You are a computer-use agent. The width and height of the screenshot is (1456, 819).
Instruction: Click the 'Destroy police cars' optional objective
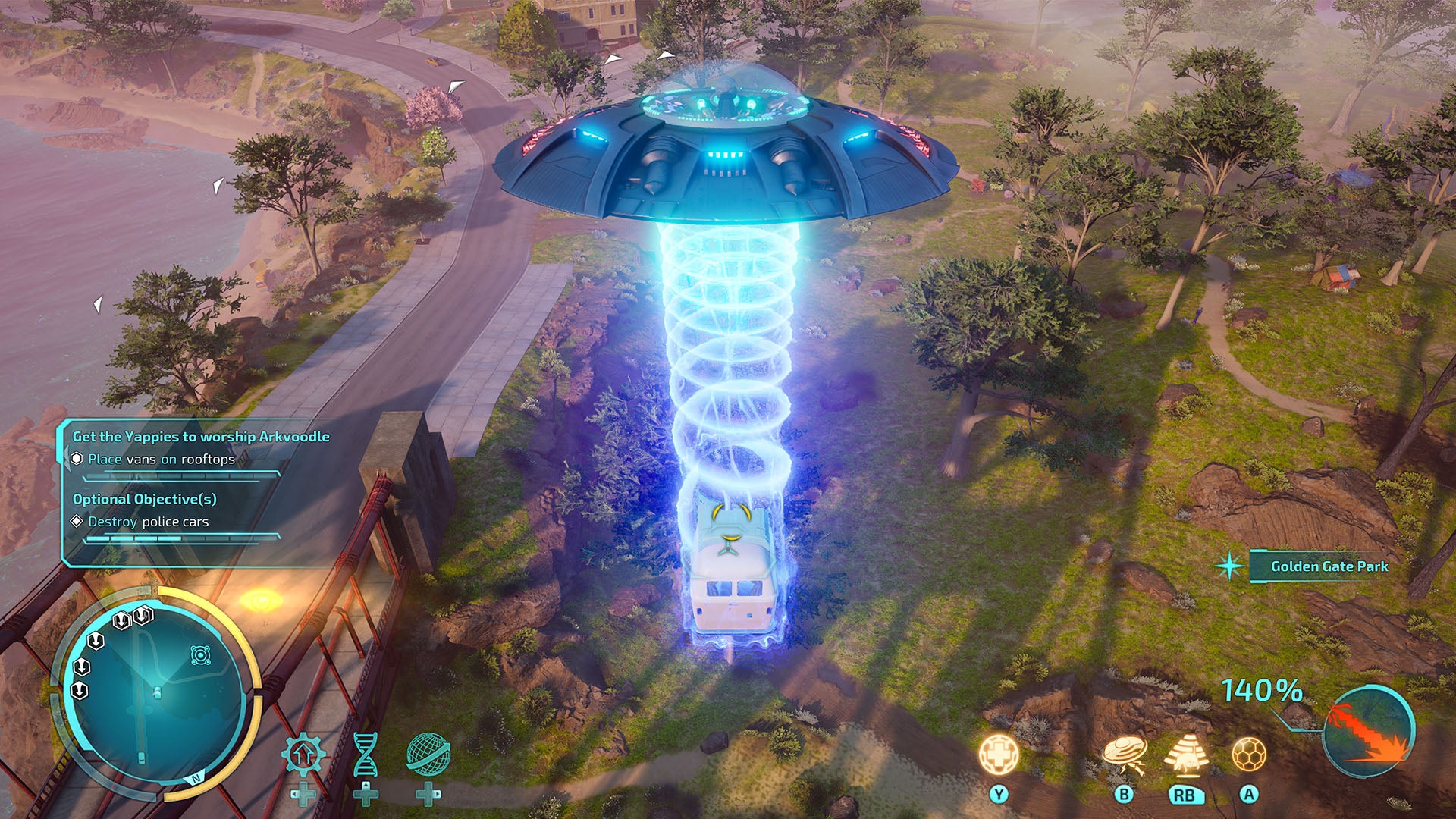coord(148,522)
